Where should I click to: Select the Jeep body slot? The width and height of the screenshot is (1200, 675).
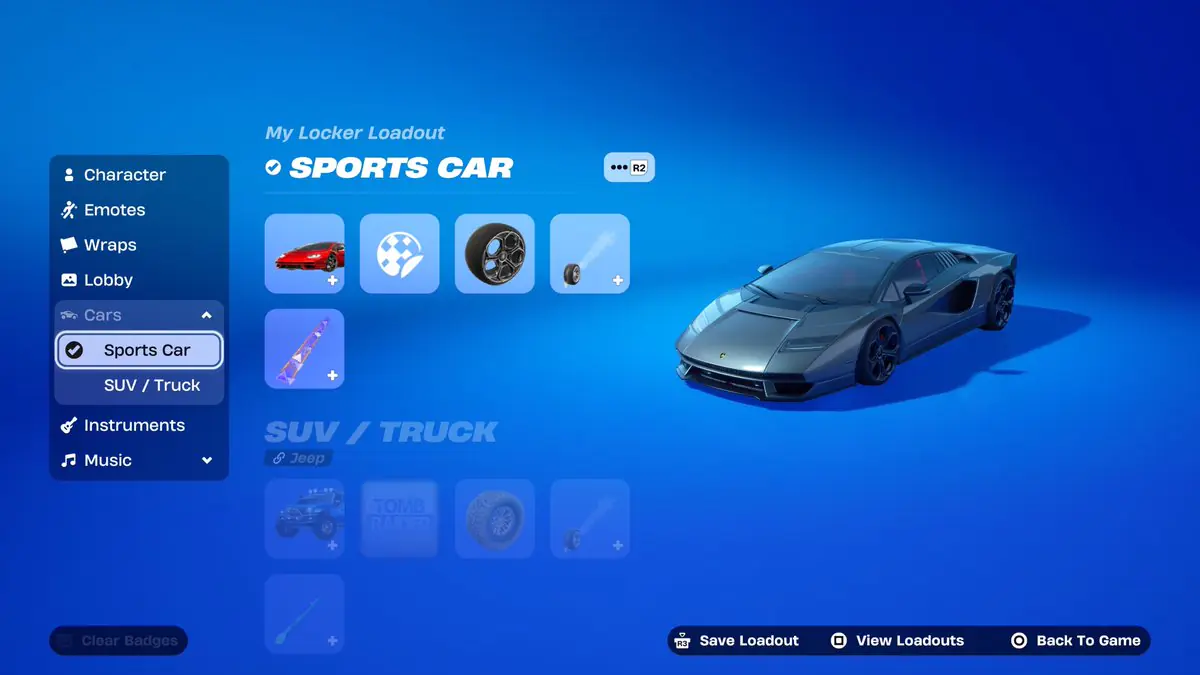pyautogui.click(x=304, y=518)
